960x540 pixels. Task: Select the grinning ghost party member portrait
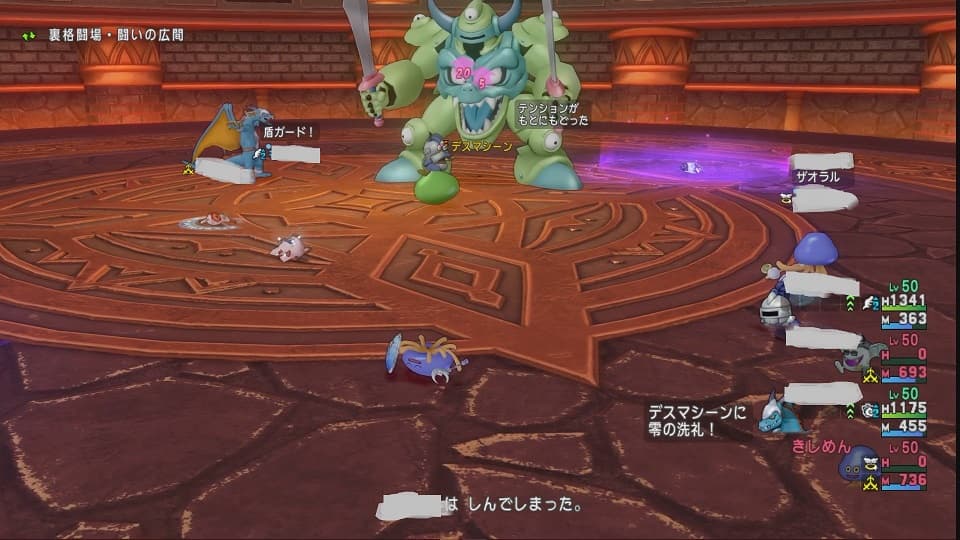tap(856, 359)
